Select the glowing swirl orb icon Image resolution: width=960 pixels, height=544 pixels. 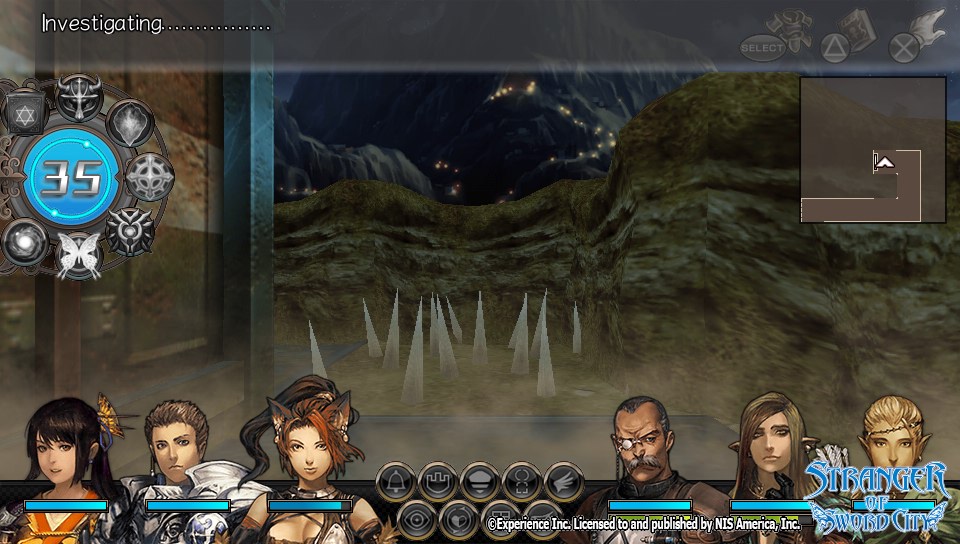coord(23,242)
